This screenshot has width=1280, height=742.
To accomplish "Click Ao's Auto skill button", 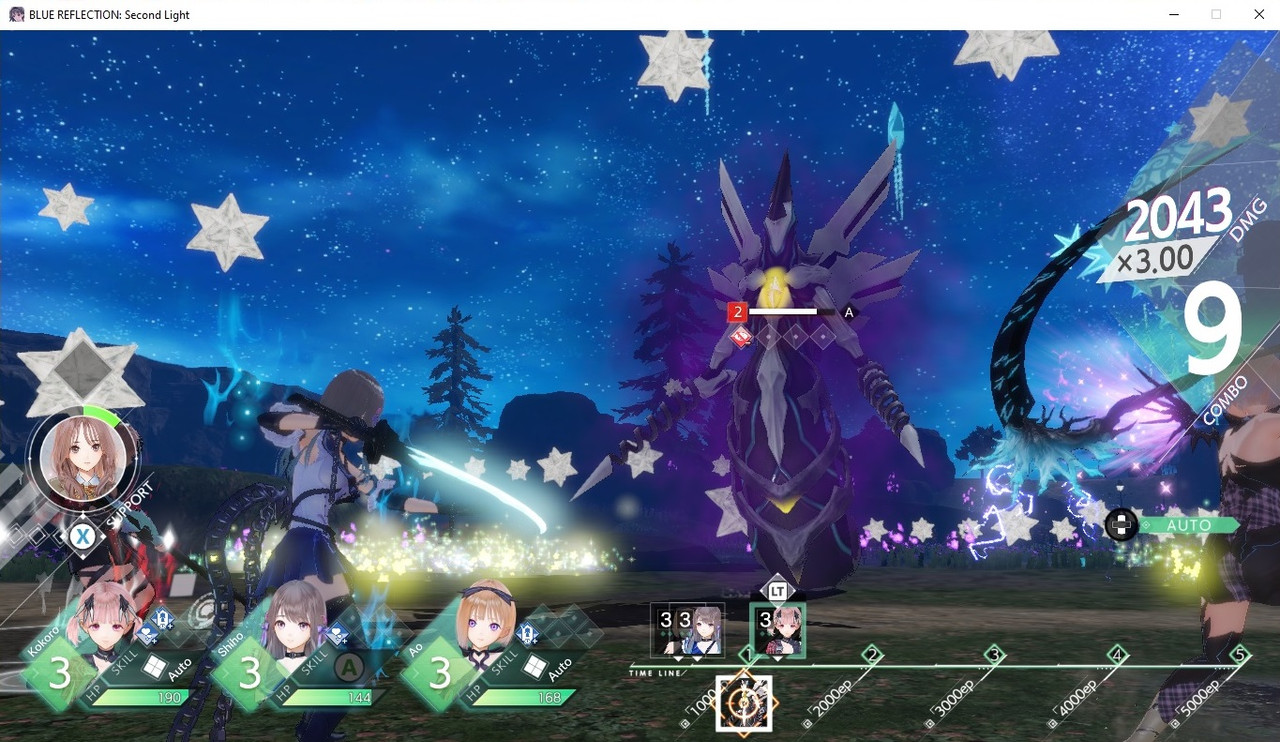I will (x=533, y=667).
